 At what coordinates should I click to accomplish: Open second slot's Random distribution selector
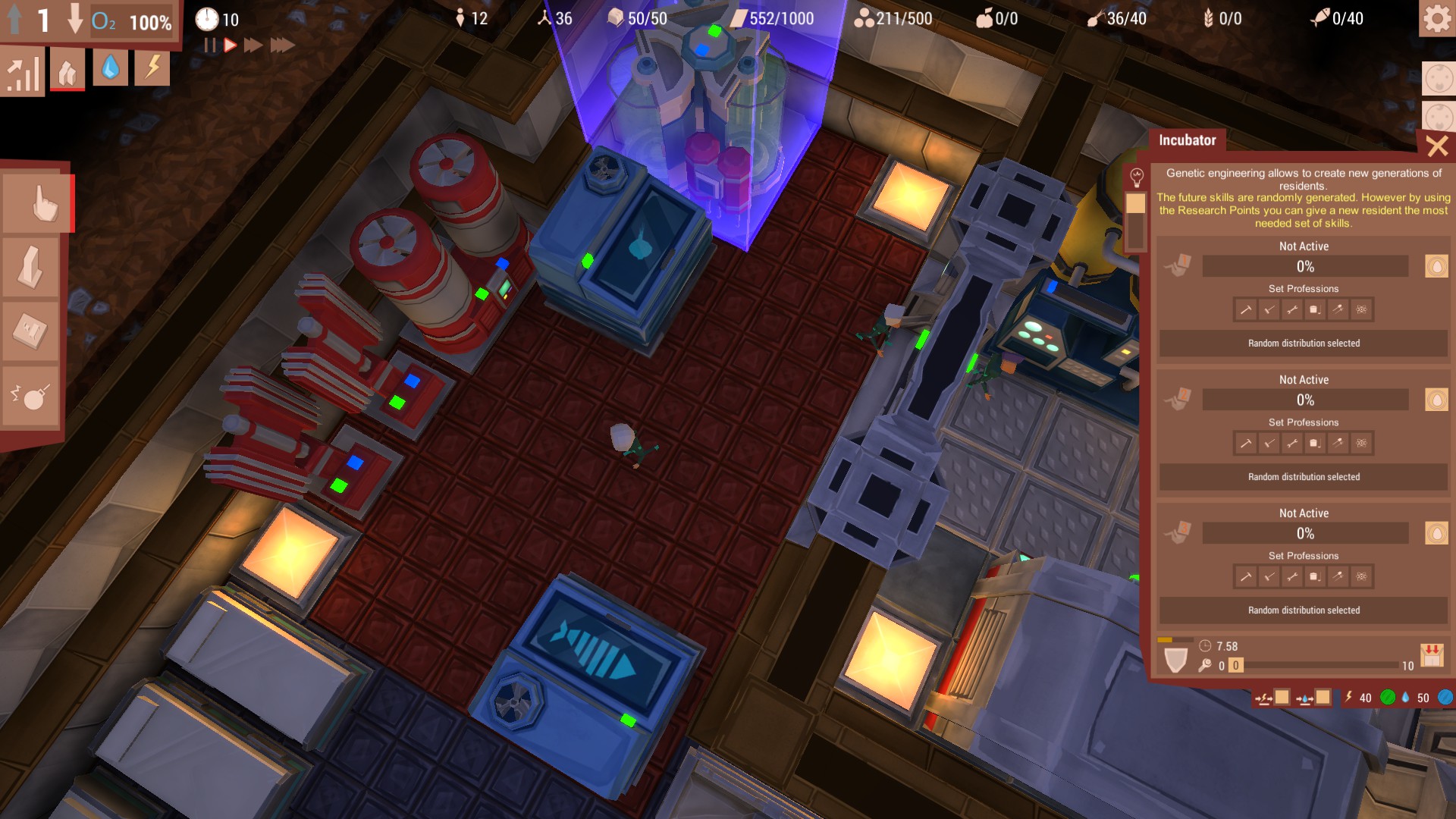[1304, 476]
